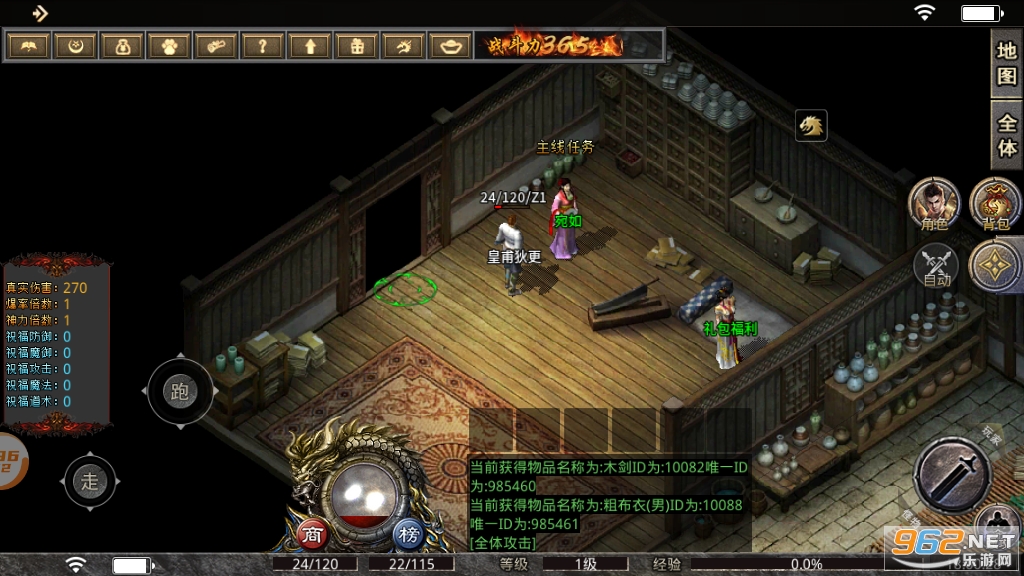Tap the sword attack button
Viewport: 1024px width, 576px height.
951,476
